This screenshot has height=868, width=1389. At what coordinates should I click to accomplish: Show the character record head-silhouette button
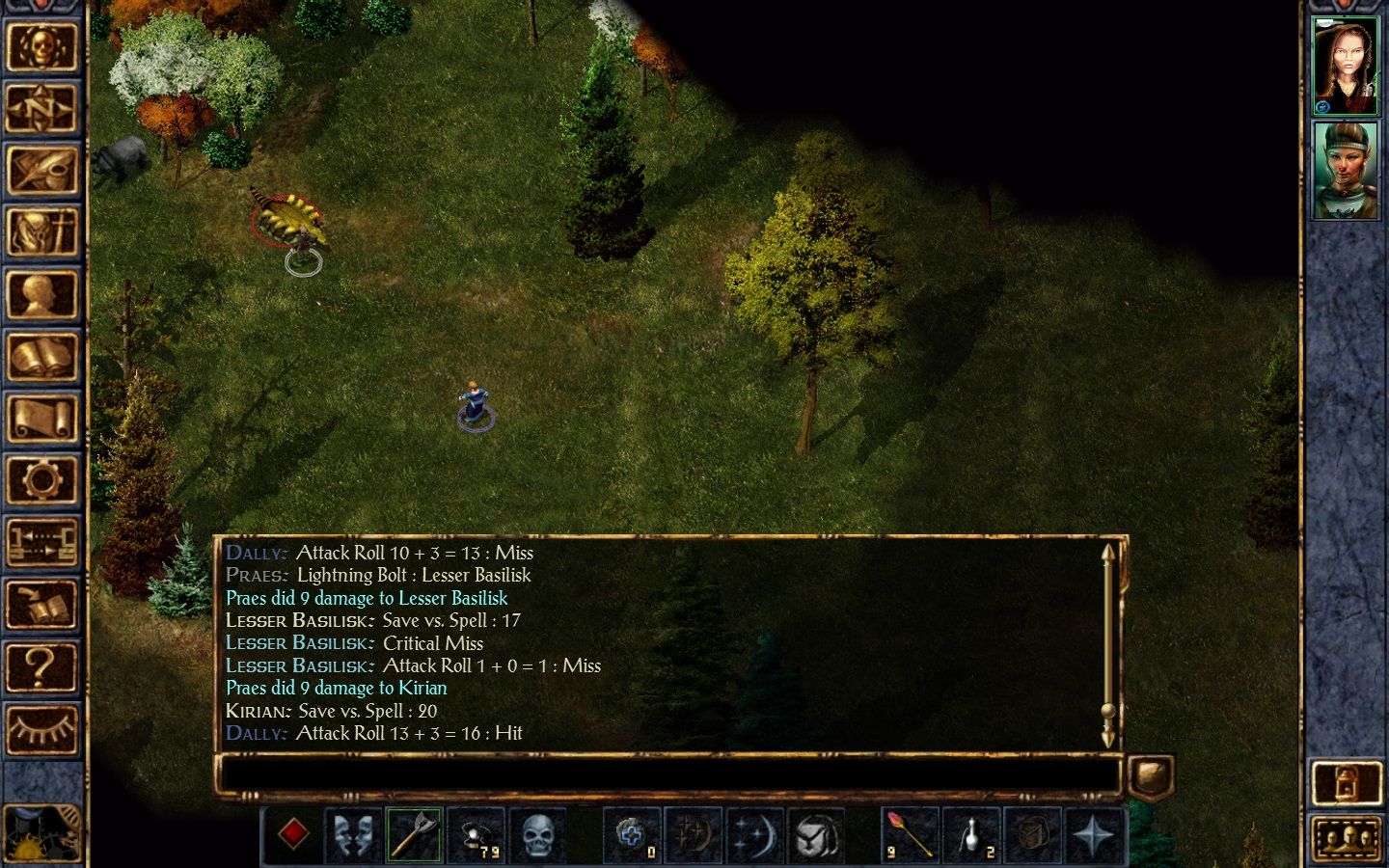[41, 295]
